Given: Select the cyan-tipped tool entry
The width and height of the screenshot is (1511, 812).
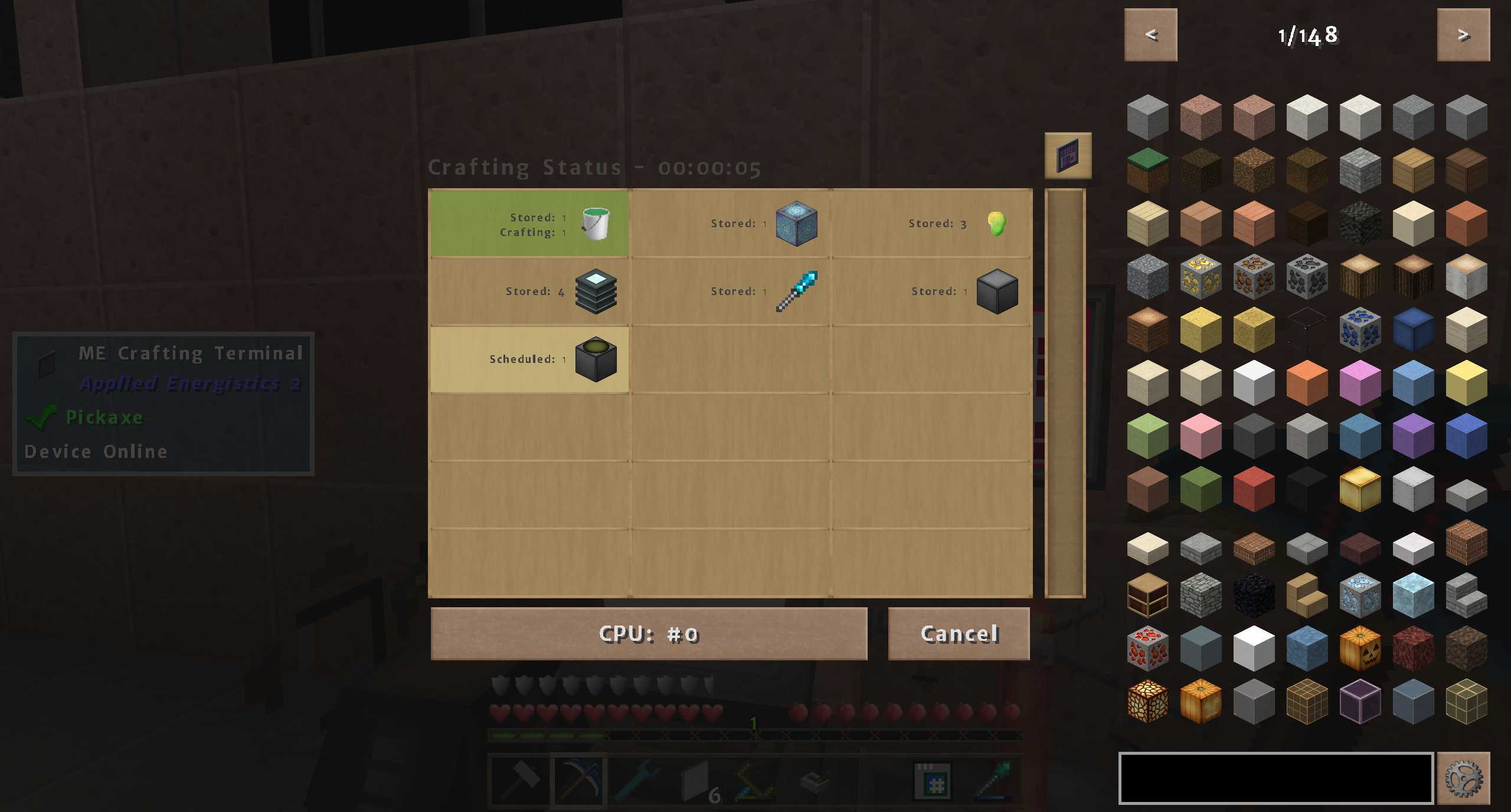Looking at the screenshot, I should (730, 292).
